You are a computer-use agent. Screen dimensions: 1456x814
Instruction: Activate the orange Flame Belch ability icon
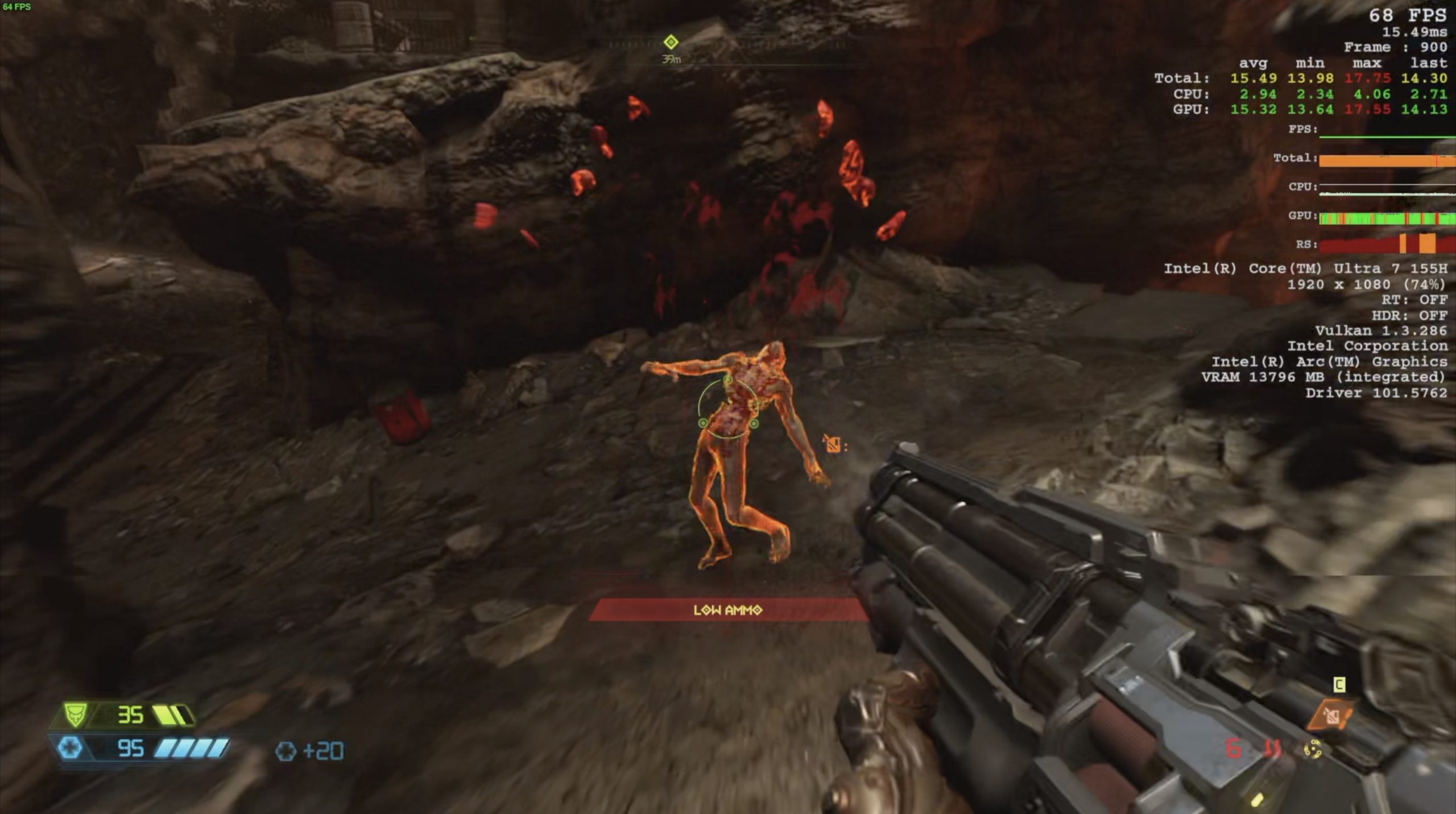[1331, 716]
